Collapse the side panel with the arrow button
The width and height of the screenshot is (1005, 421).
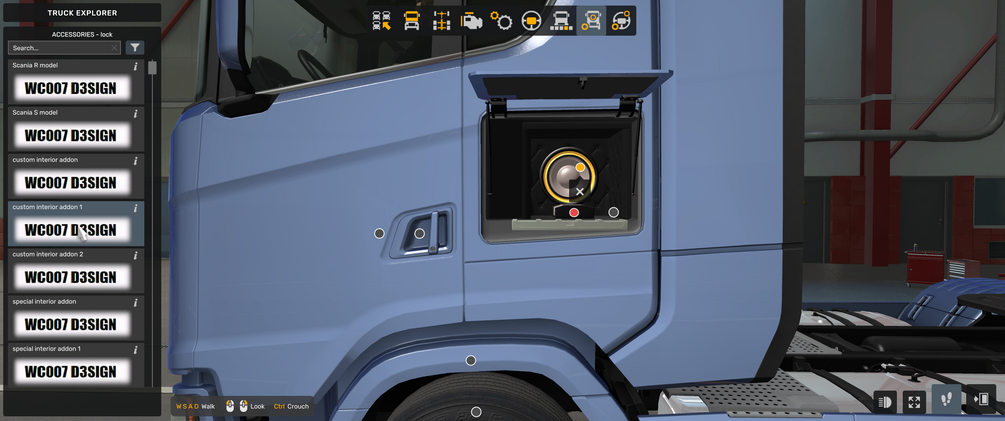(981, 400)
